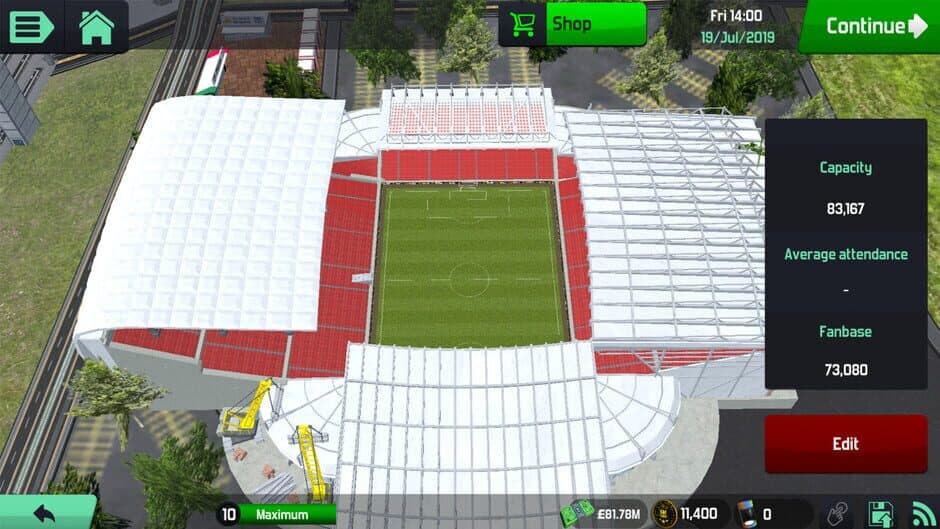Go back with the arrow button
The height and width of the screenshot is (529, 940).
[45, 513]
